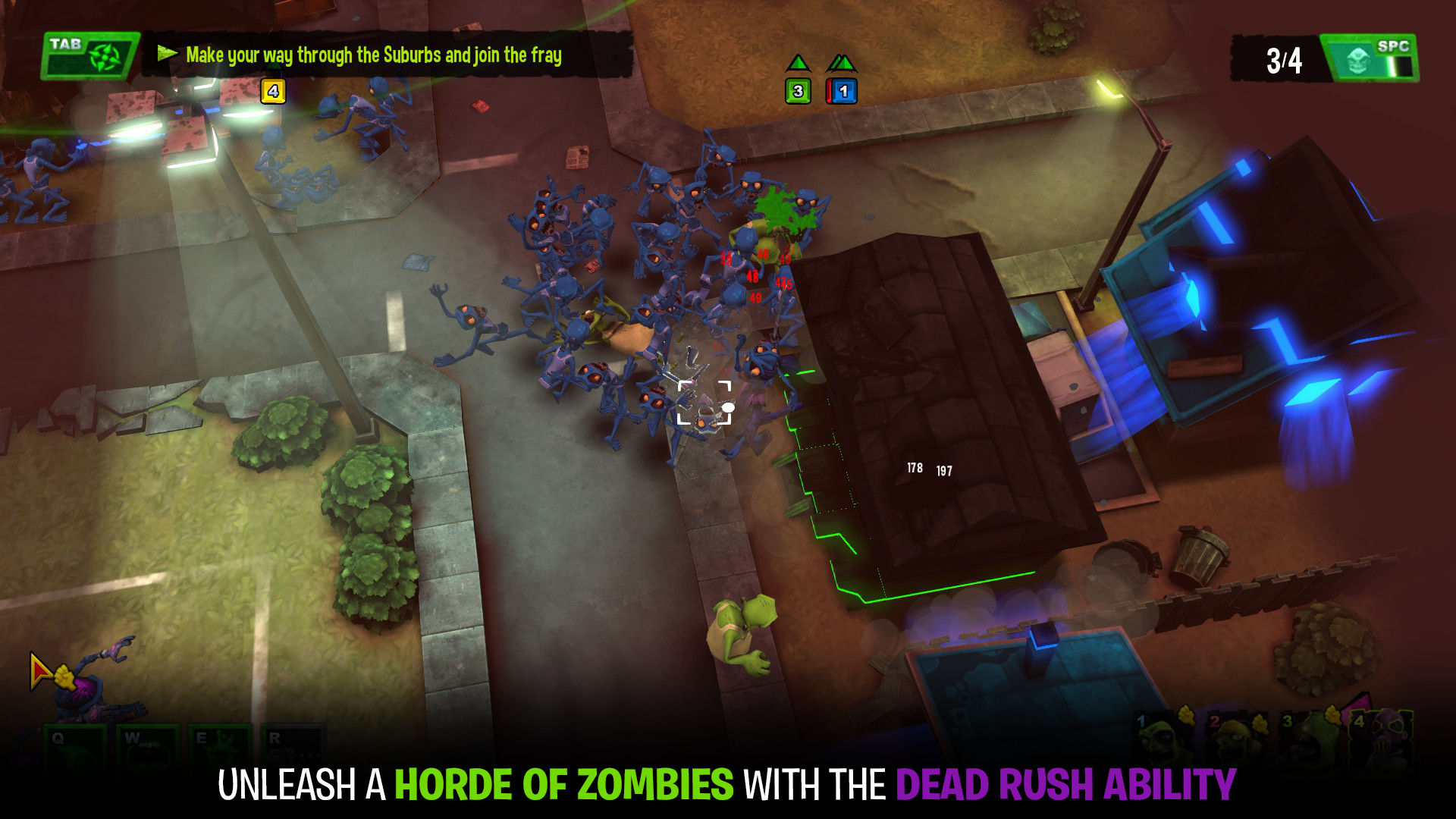Use the E toxic splat ability
The width and height of the screenshot is (1456, 819).
point(221,752)
